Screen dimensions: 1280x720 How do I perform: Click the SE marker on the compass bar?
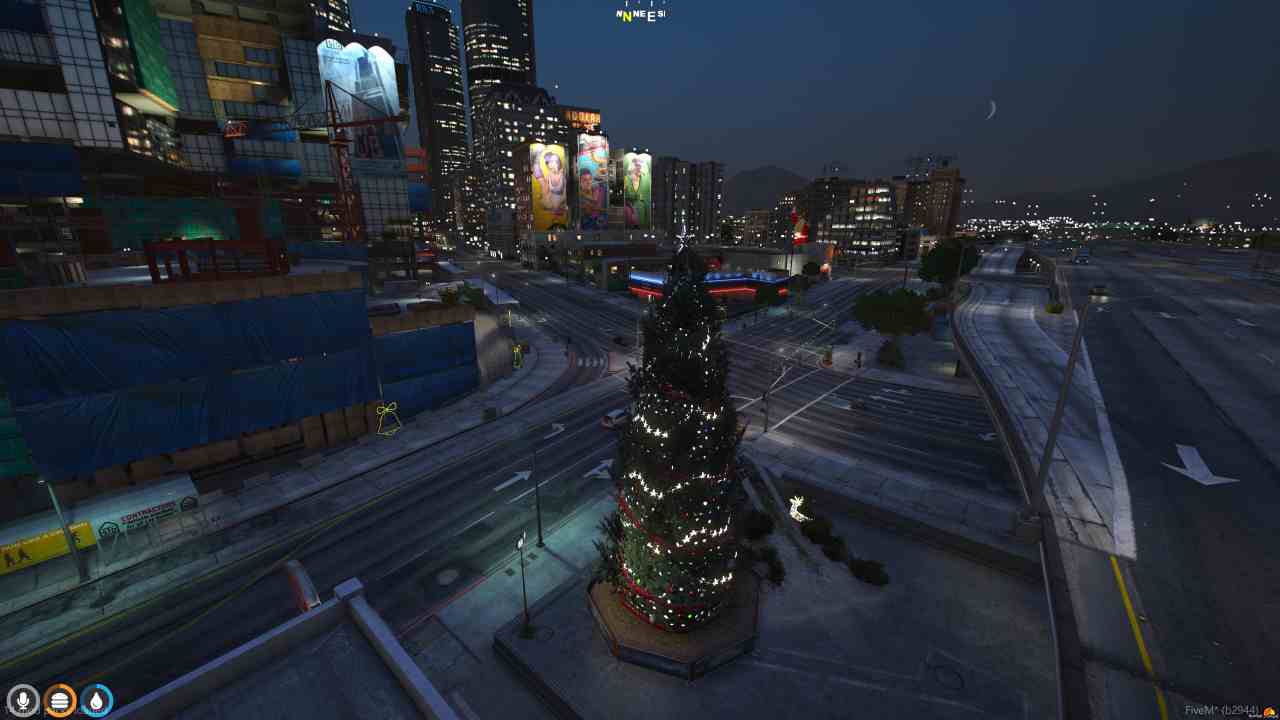pyautogui.click(x=662, y=13)
